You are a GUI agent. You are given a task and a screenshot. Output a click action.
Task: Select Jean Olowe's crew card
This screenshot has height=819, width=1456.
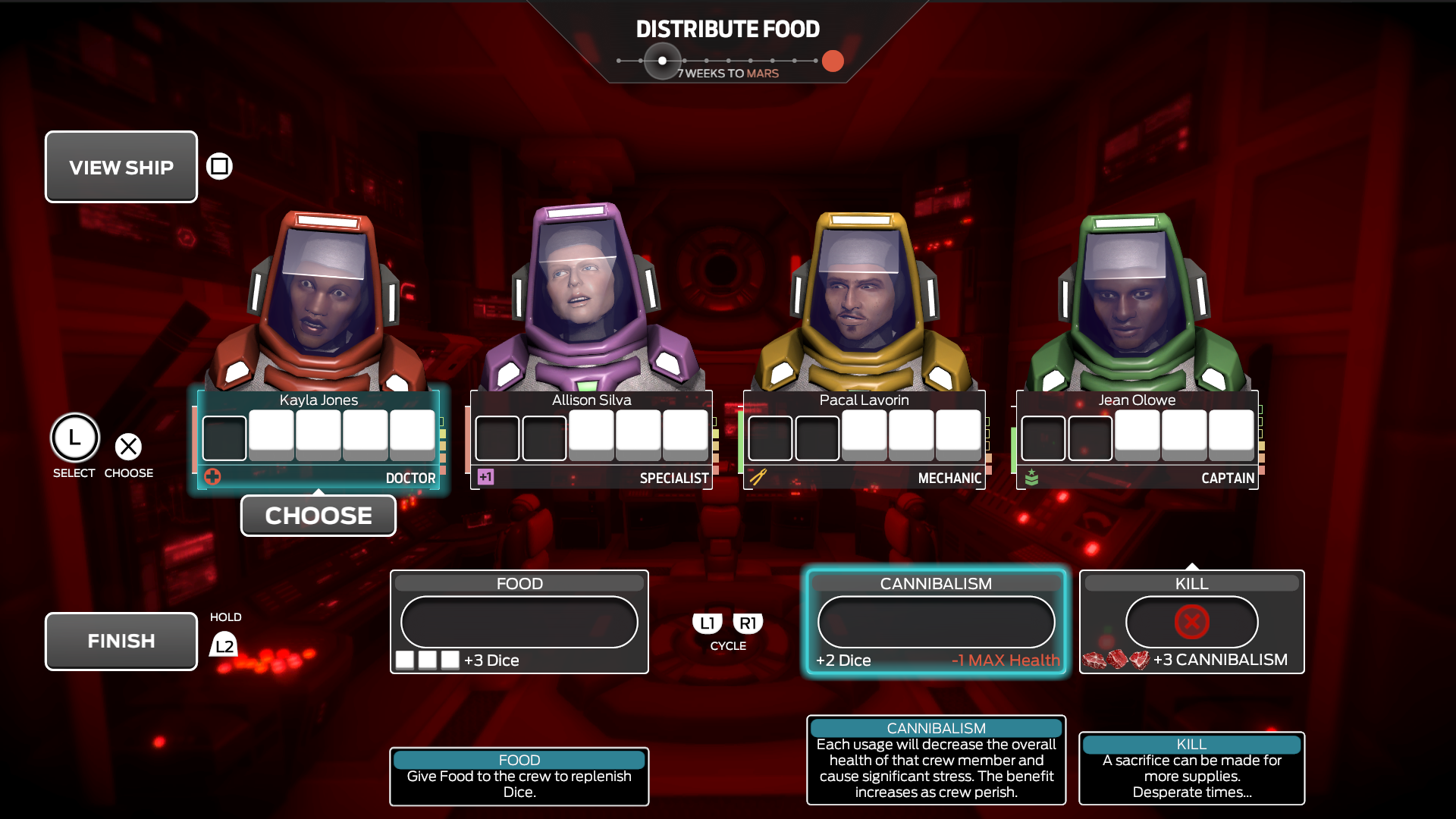click(1137, 438)
